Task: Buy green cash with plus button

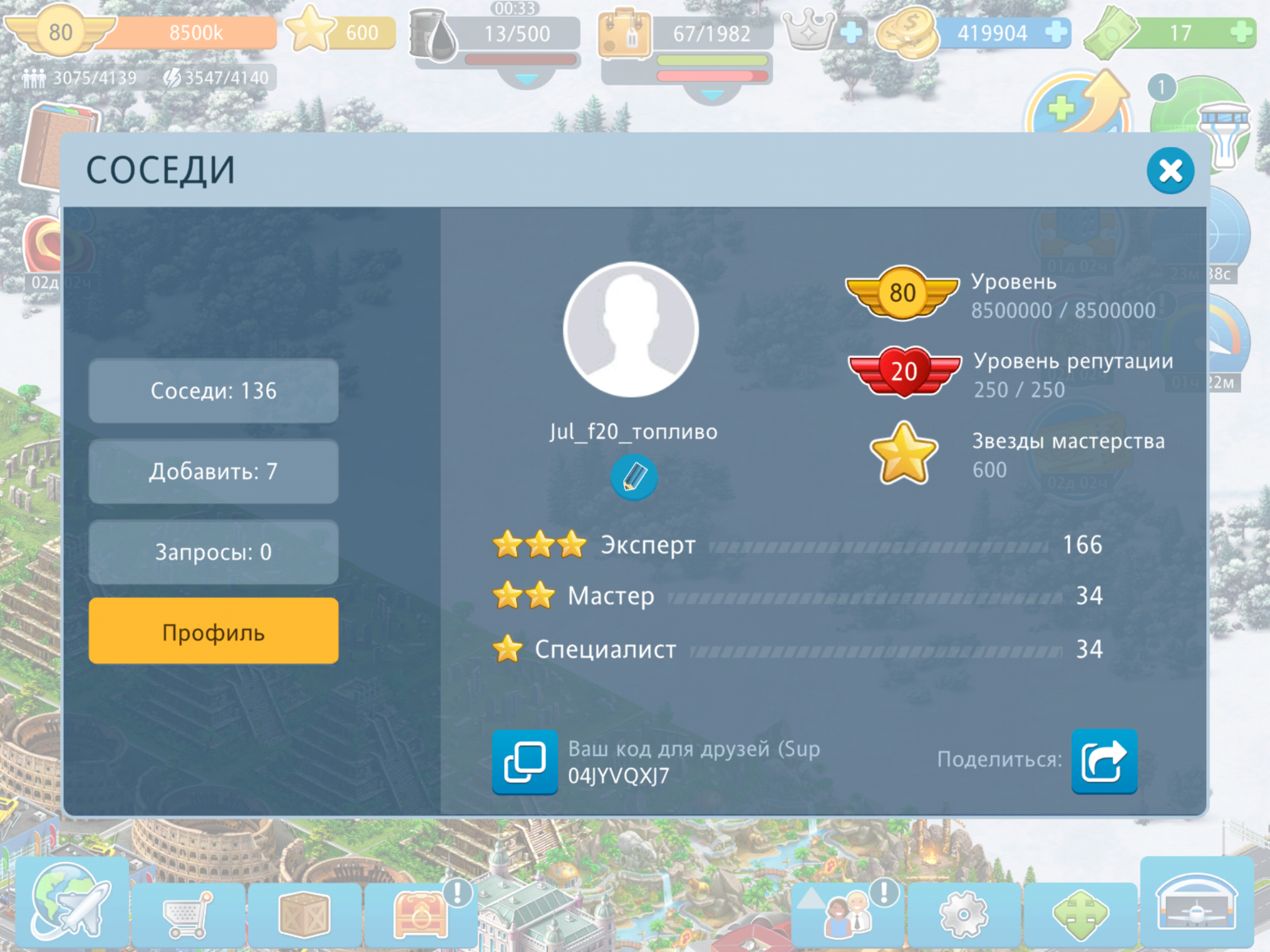Action: pyautogui.click(x=1241, y=32)
